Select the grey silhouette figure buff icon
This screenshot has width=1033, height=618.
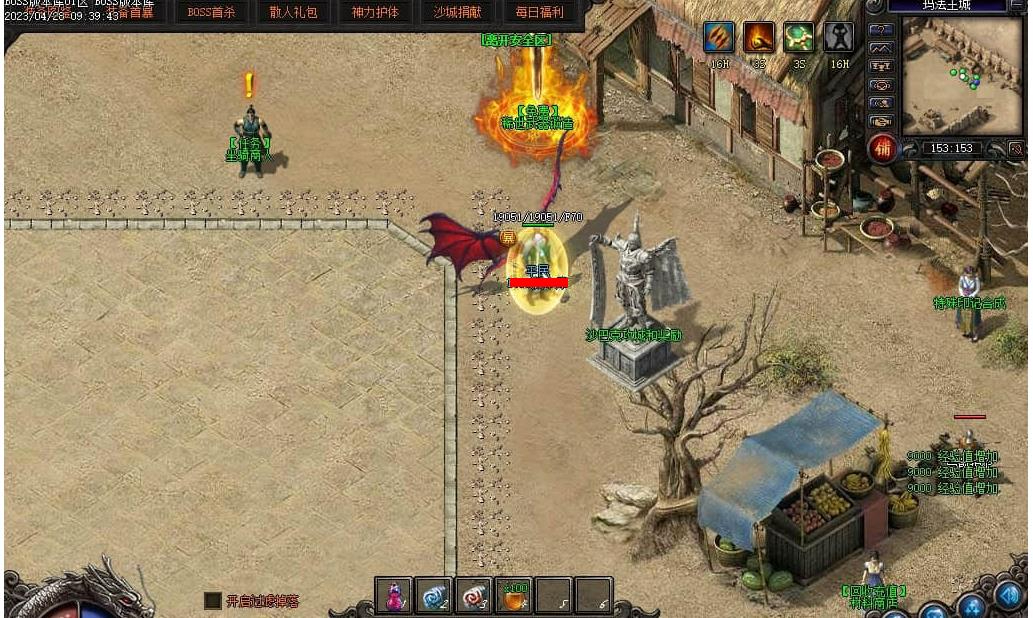[x=839, y=37]
